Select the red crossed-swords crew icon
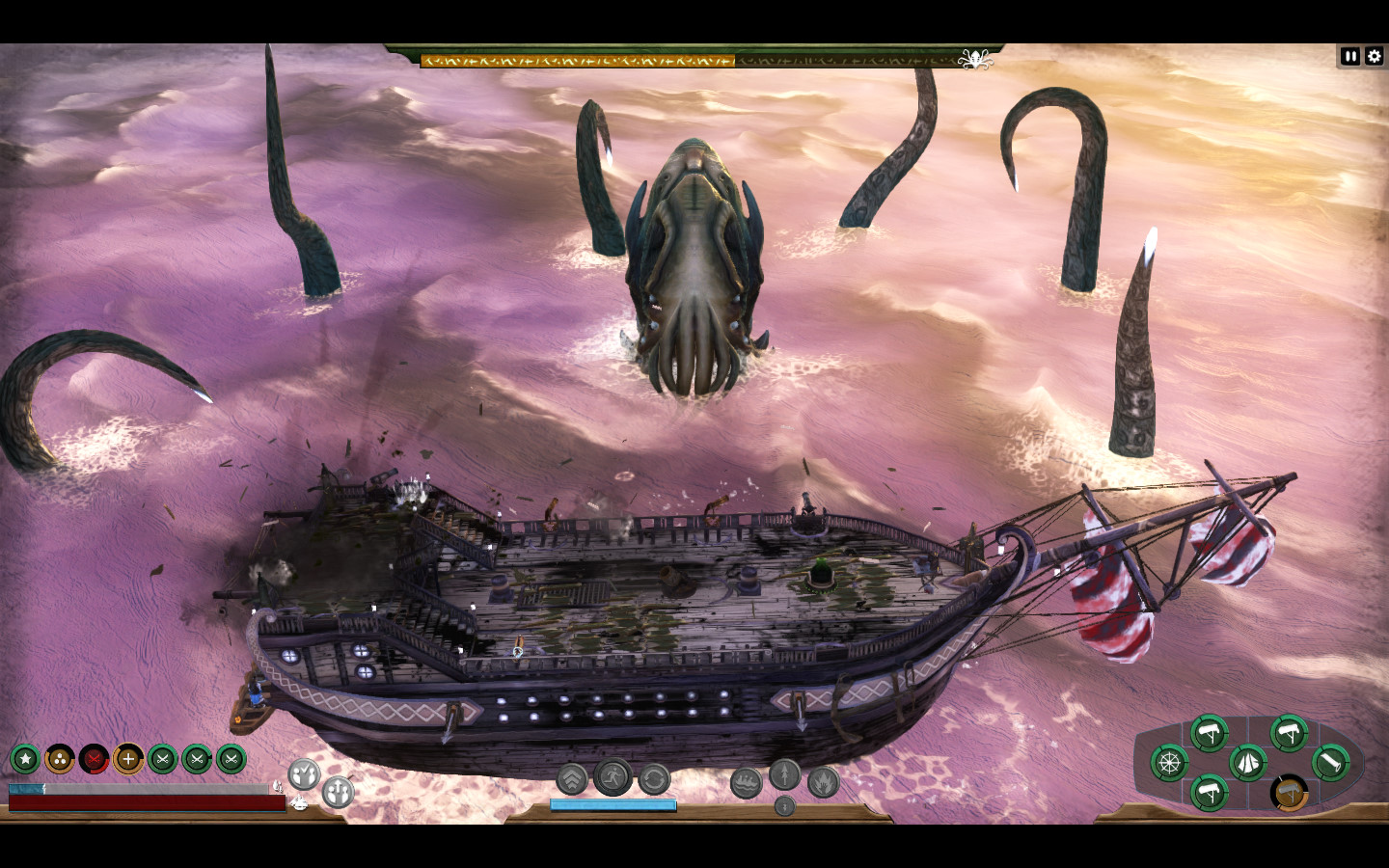The image size is (1389, 868). click(94, 760)
